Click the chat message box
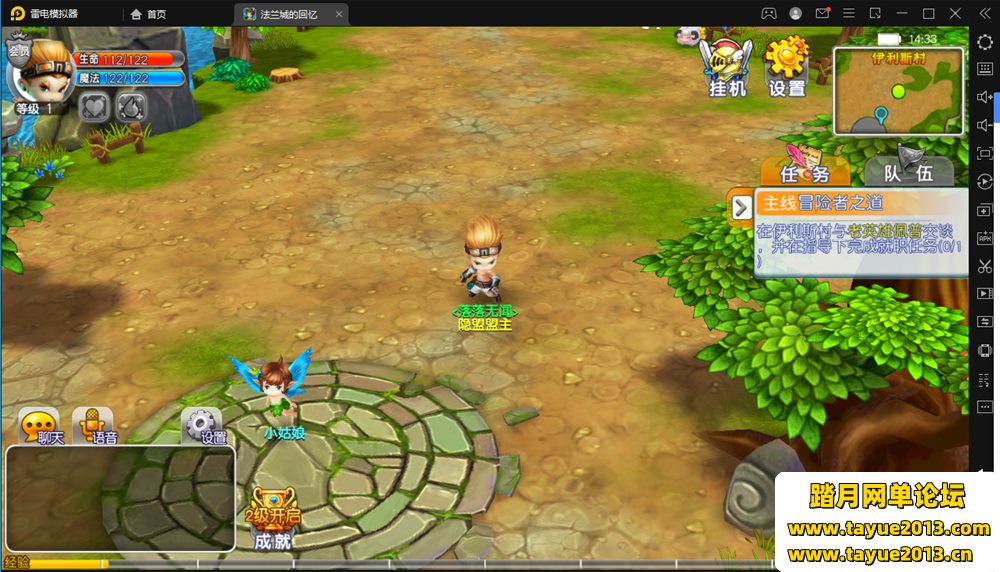 pyautogui.click(x=120, y=497)
